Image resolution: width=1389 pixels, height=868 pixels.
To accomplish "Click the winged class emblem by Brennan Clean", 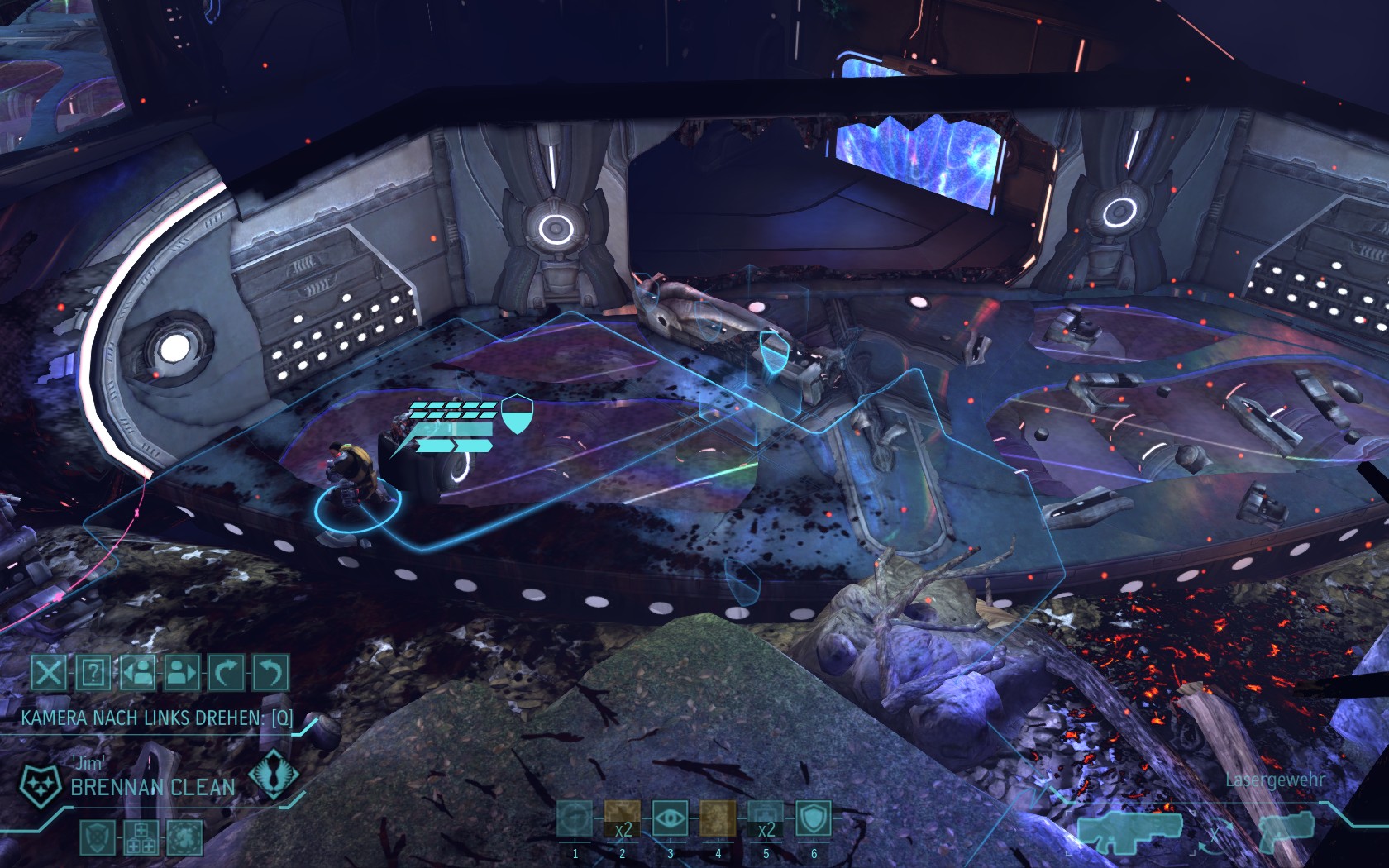I will (x=273, y=777).
